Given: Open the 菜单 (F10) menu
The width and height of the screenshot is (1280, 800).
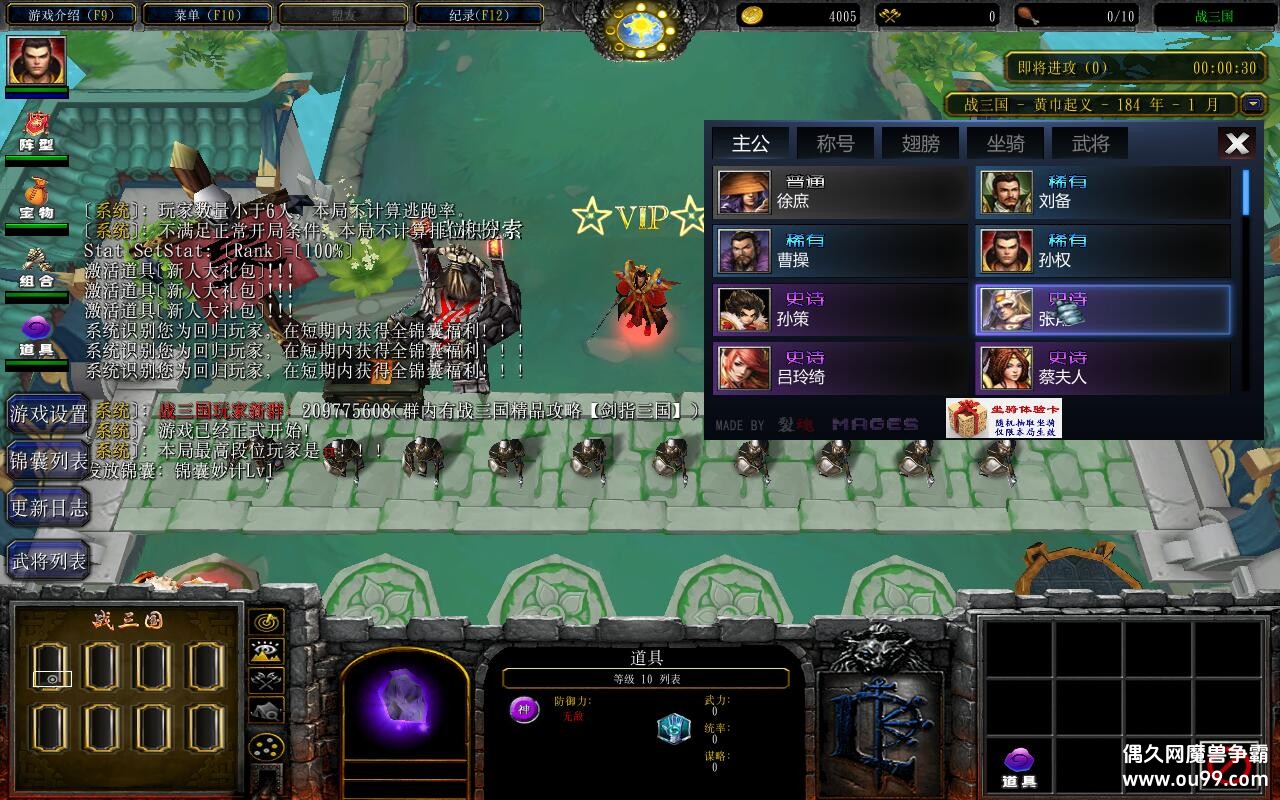Looking at the screenshot, I should point(207,15).
